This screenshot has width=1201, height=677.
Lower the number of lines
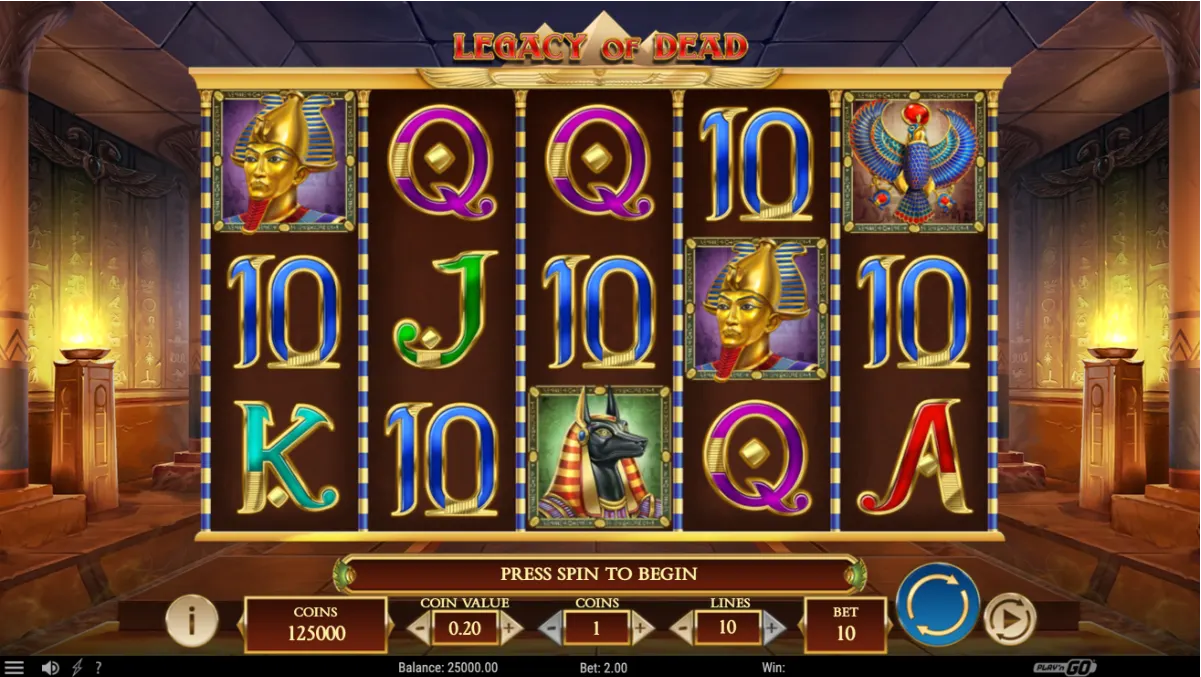coord(682,628)
